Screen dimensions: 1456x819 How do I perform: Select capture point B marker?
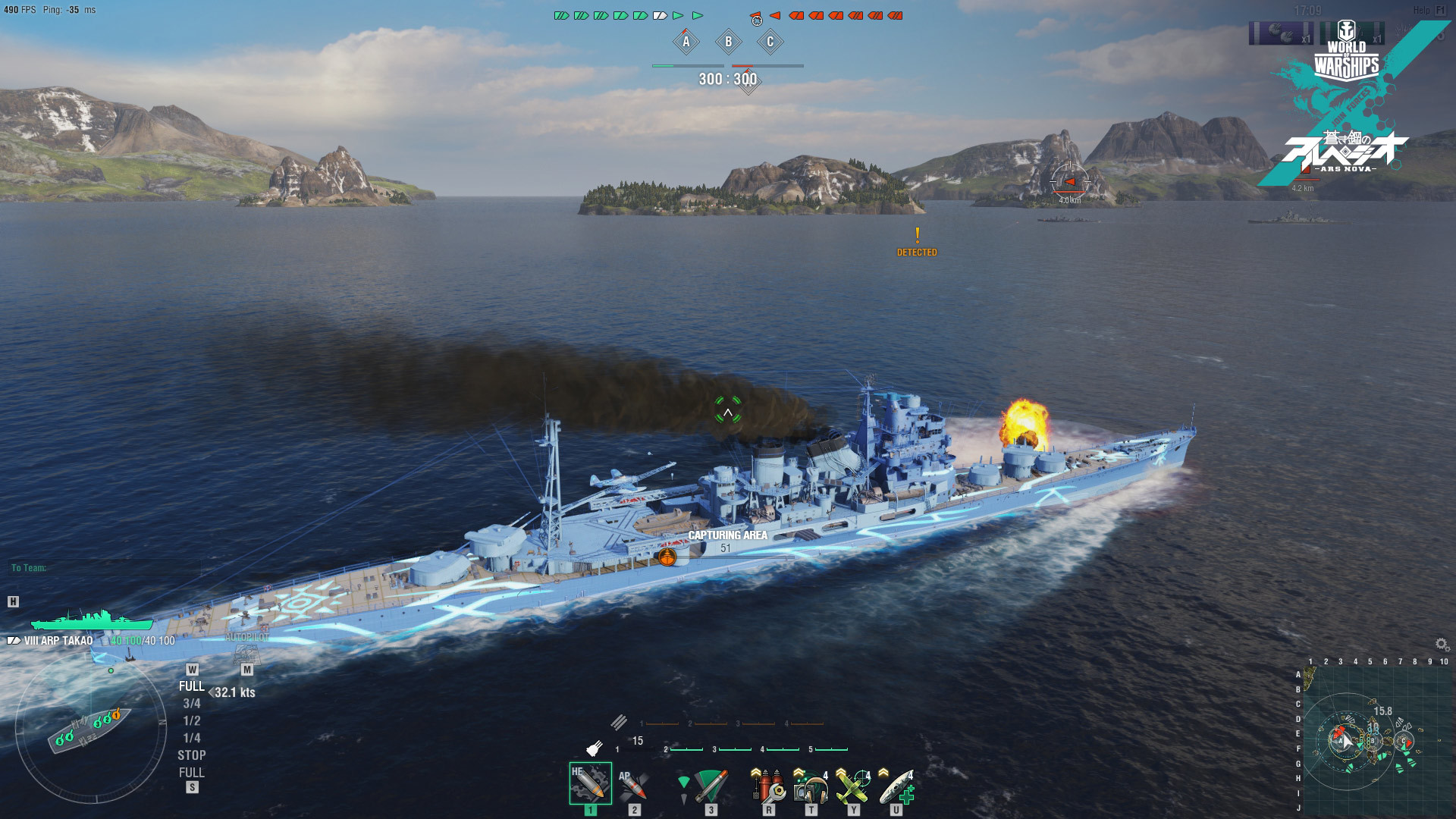[x=729, y=43]
